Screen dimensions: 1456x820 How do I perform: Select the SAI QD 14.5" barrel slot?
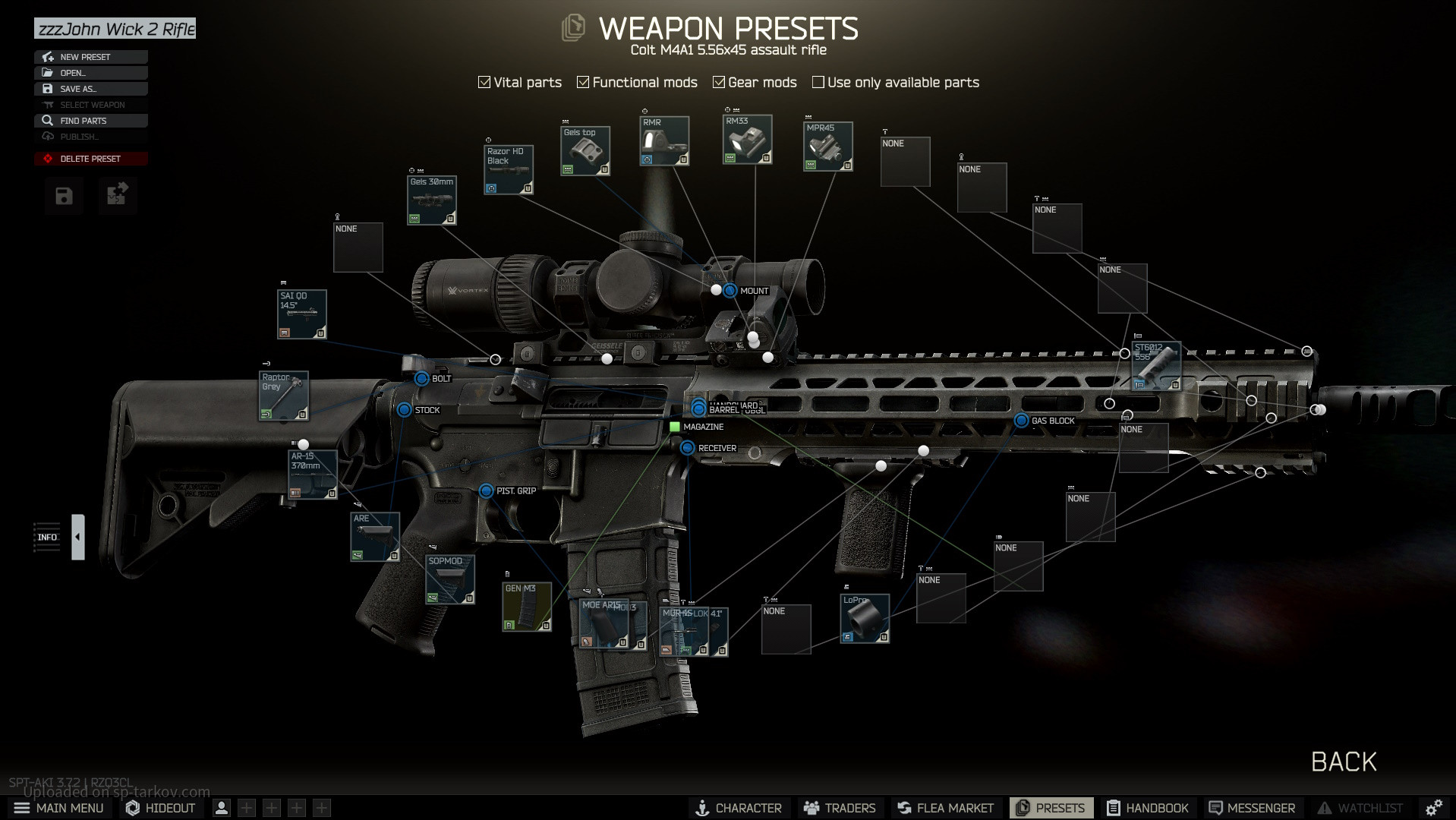click(302, 314)
